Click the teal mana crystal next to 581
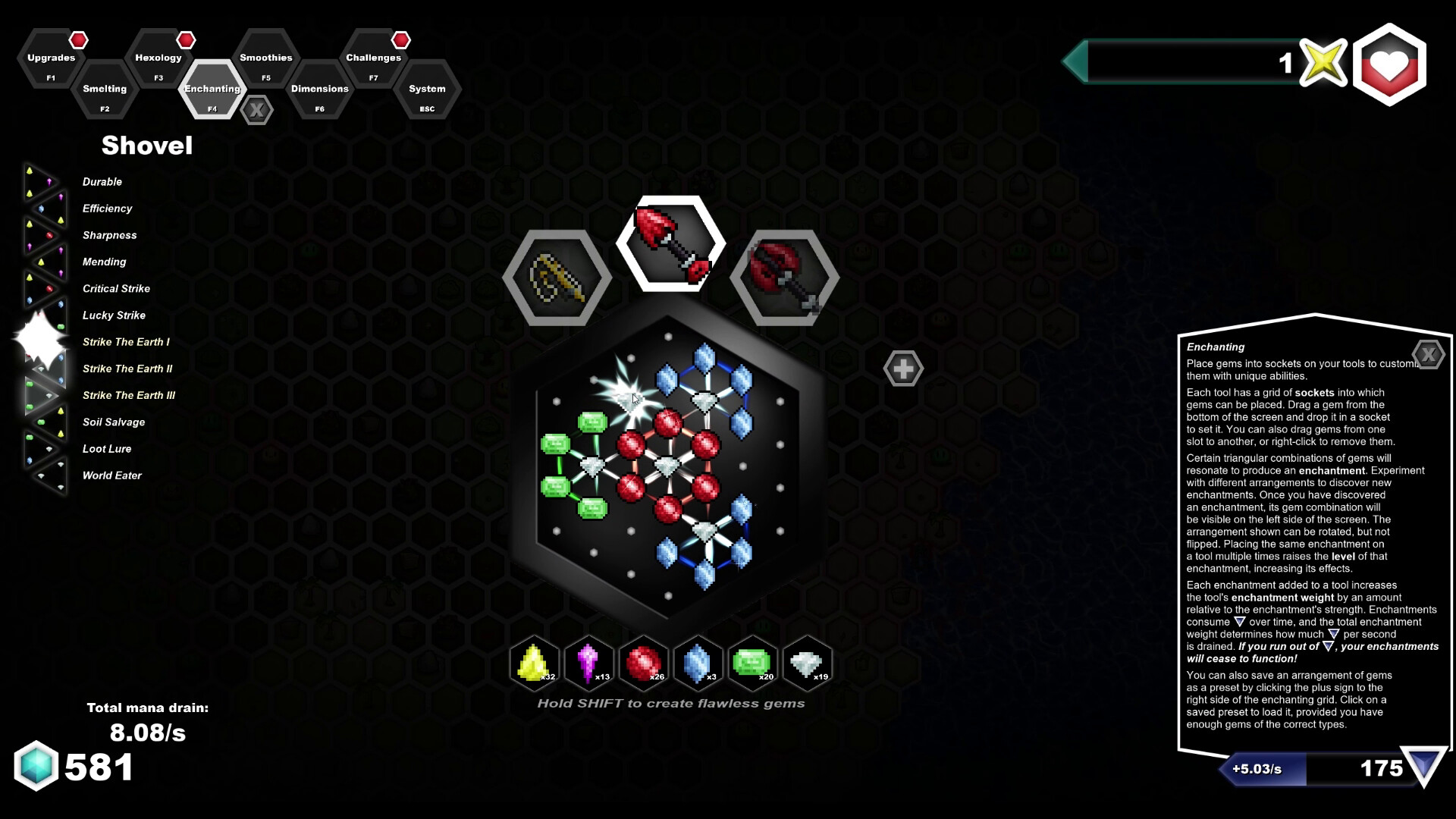This screenshot has width=1456, height=819. [x=36, y=767]
